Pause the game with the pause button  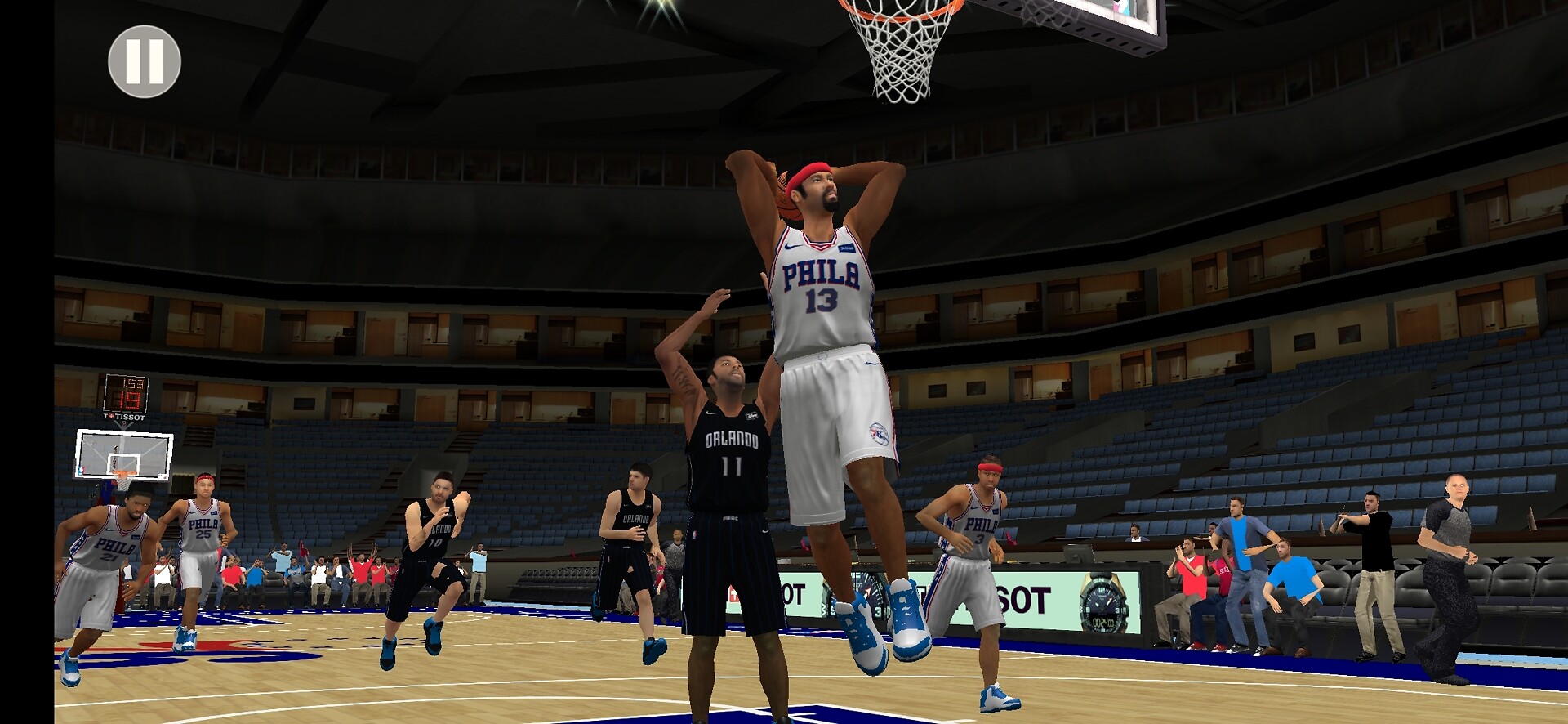pos(145,62)
